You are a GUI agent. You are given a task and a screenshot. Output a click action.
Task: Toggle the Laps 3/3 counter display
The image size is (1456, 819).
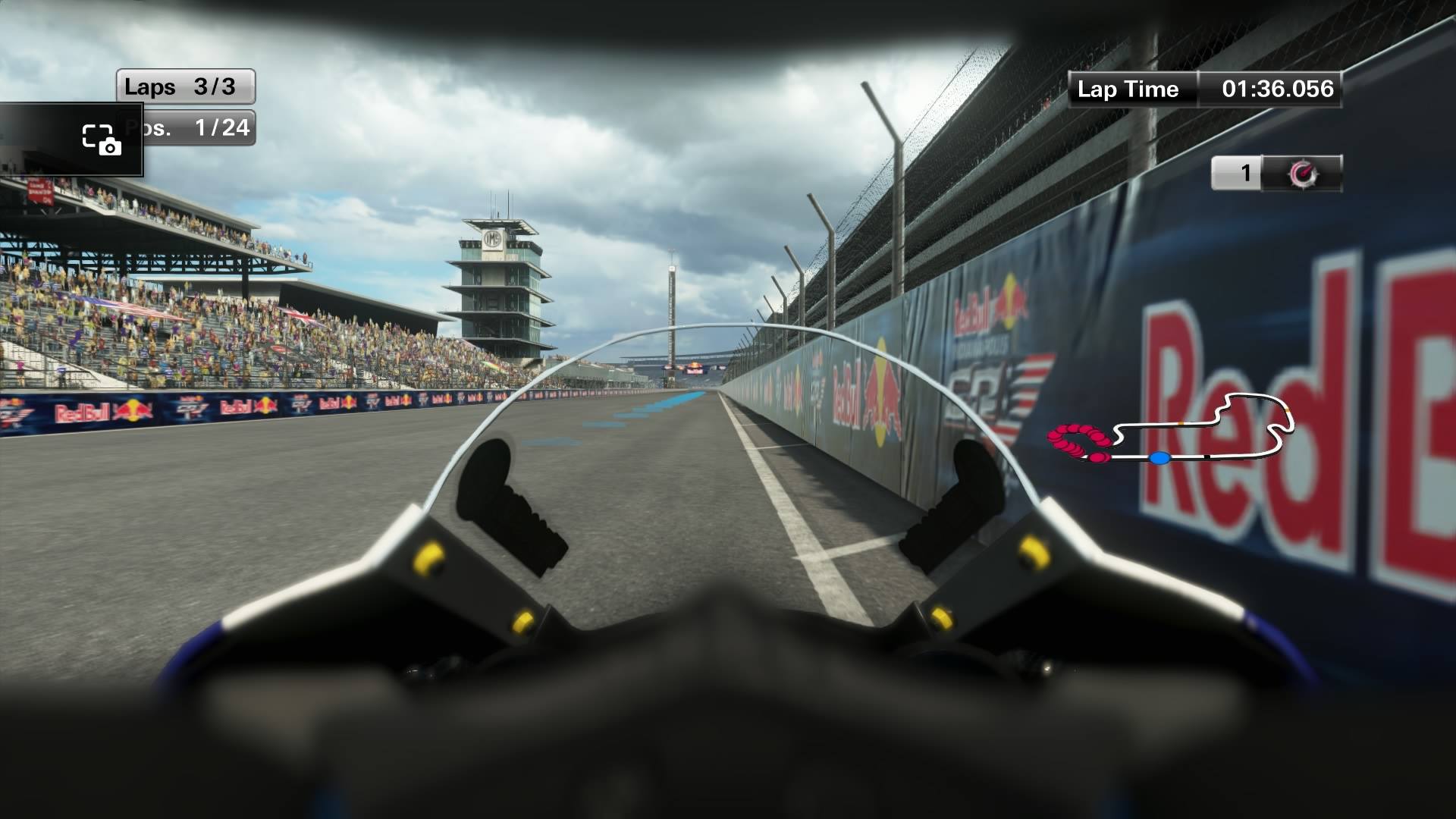click(x=186, y=86)
